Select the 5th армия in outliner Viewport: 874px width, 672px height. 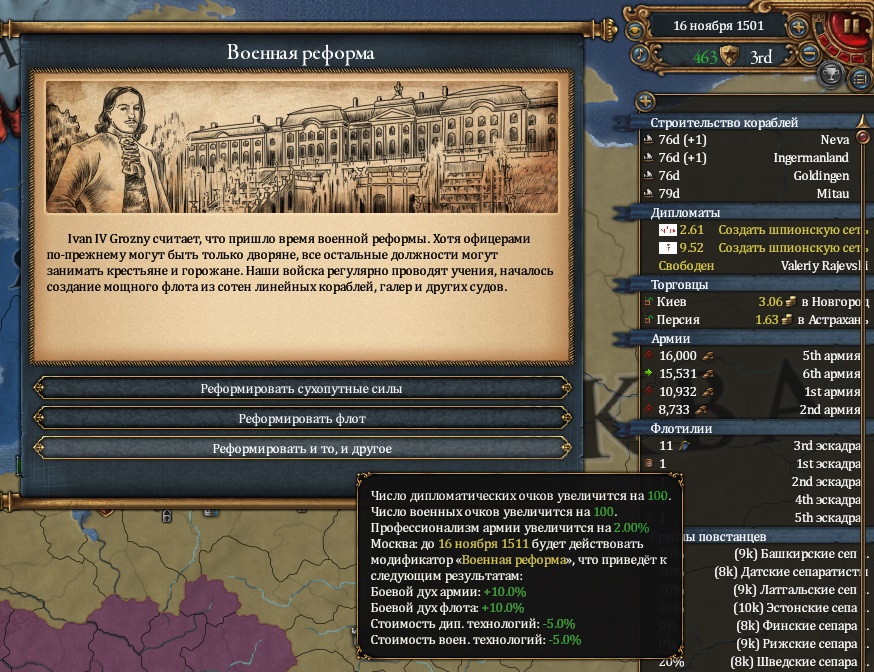coord(752,356)
